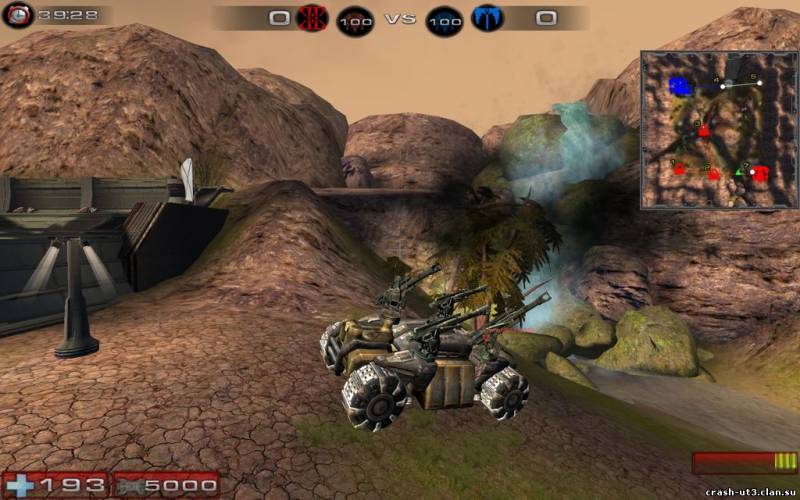Click the red team emblem icon
This screenshot has width=800, height=500.
[314, 19]
